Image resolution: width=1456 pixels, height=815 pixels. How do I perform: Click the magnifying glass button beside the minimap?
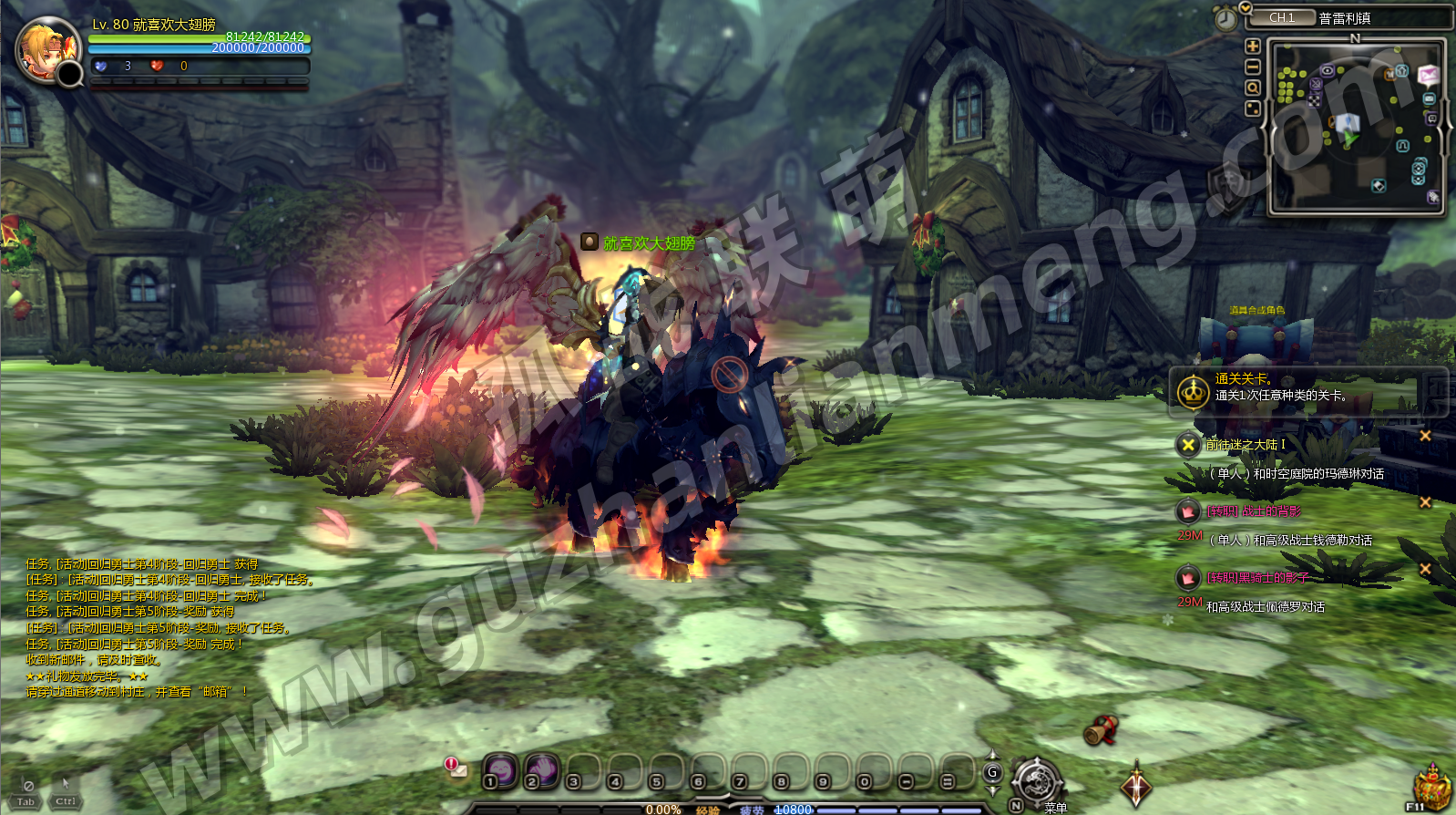1253,88
